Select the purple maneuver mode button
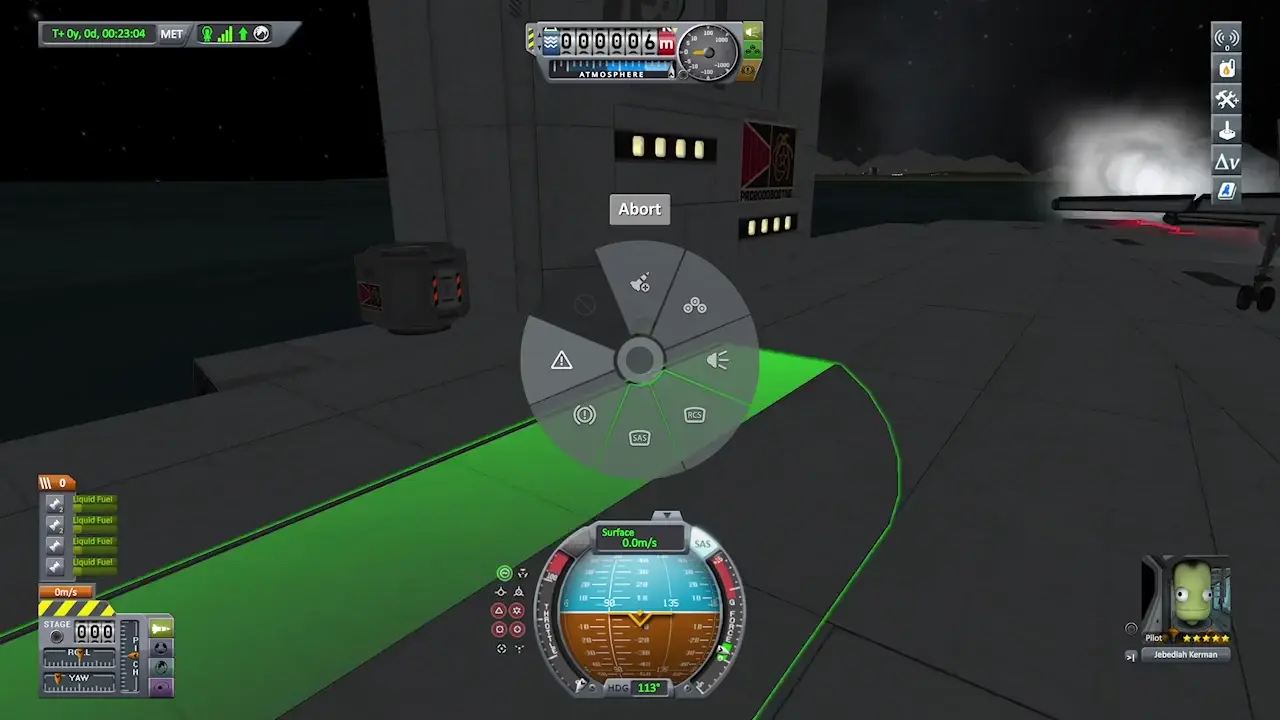Viewport: 1280px width, 720px height. coord(160,687)
